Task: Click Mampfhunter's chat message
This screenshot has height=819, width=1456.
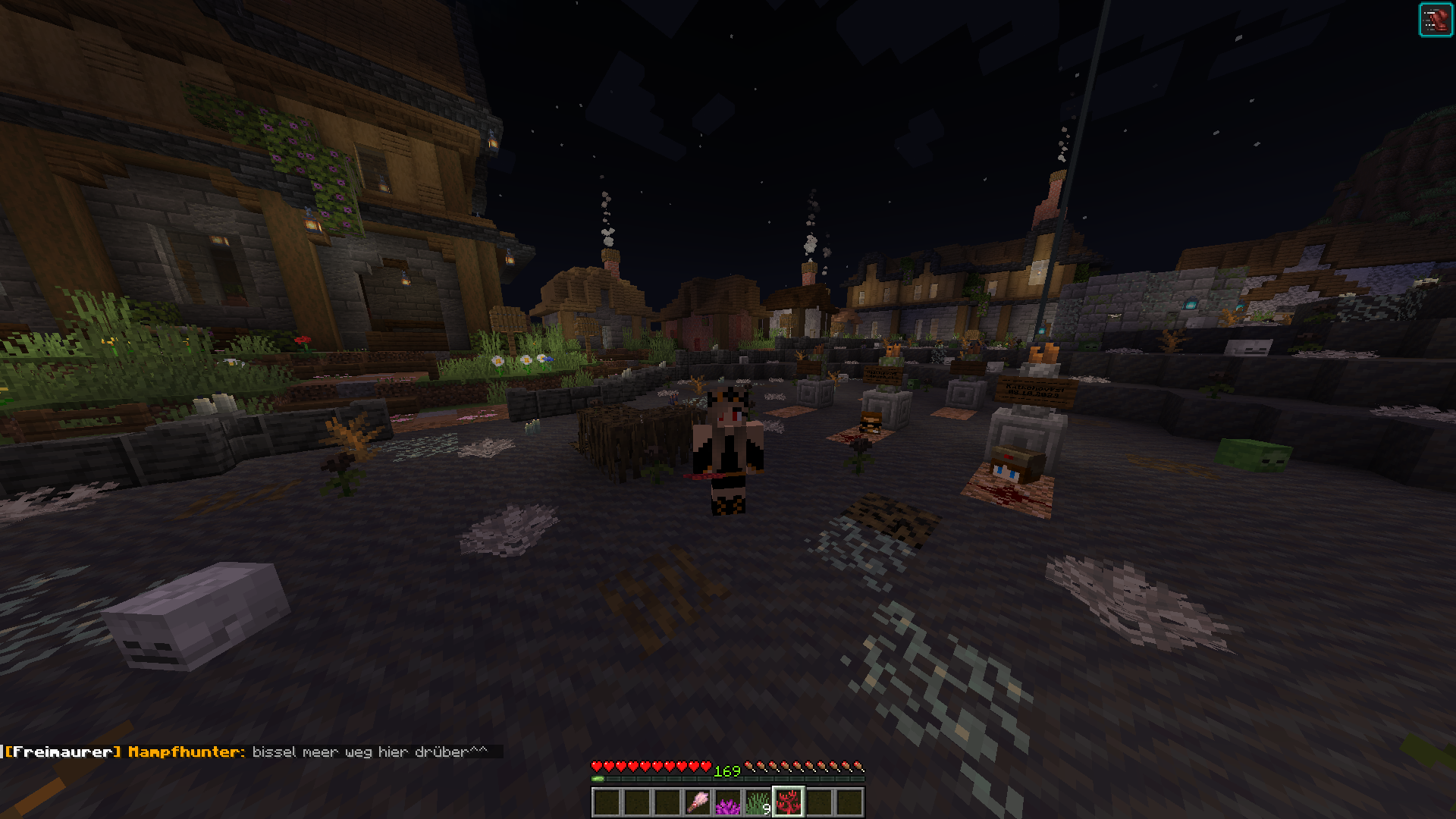Action: point(369,752)
